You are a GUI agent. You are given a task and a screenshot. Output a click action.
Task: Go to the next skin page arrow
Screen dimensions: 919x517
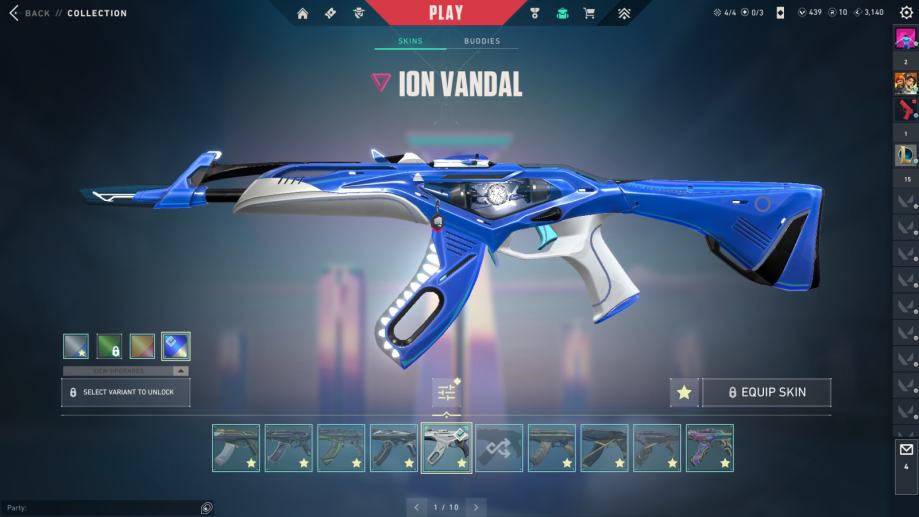tap(476, 507)
